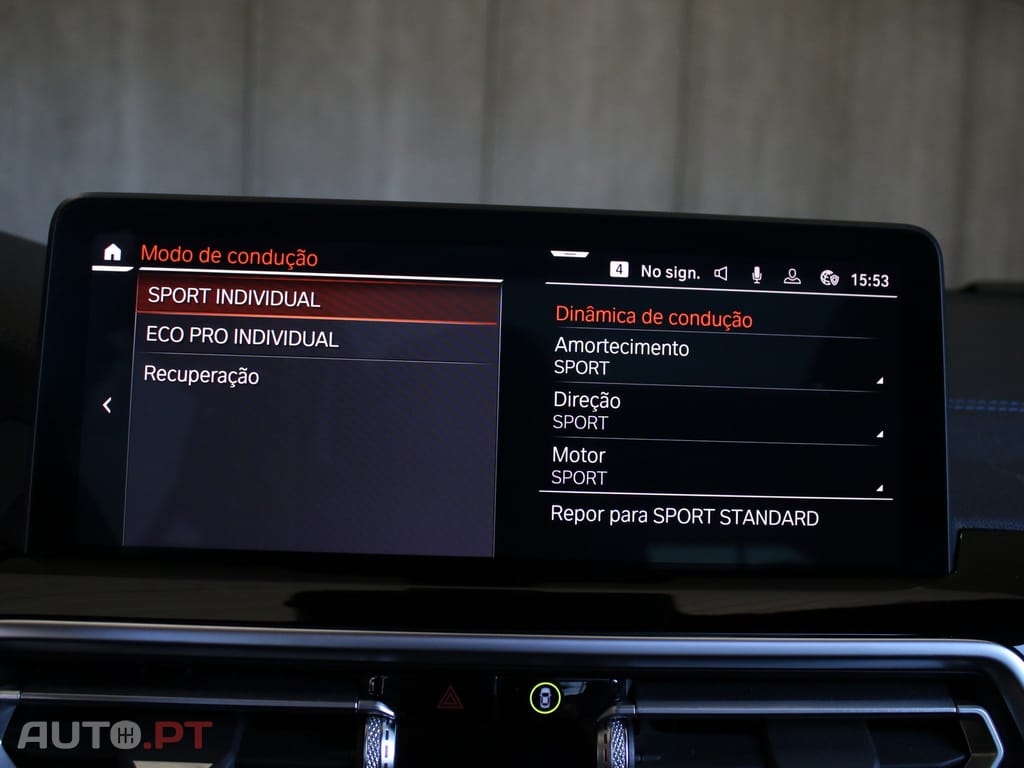Tap the speaker sound icon

(721, 273)
